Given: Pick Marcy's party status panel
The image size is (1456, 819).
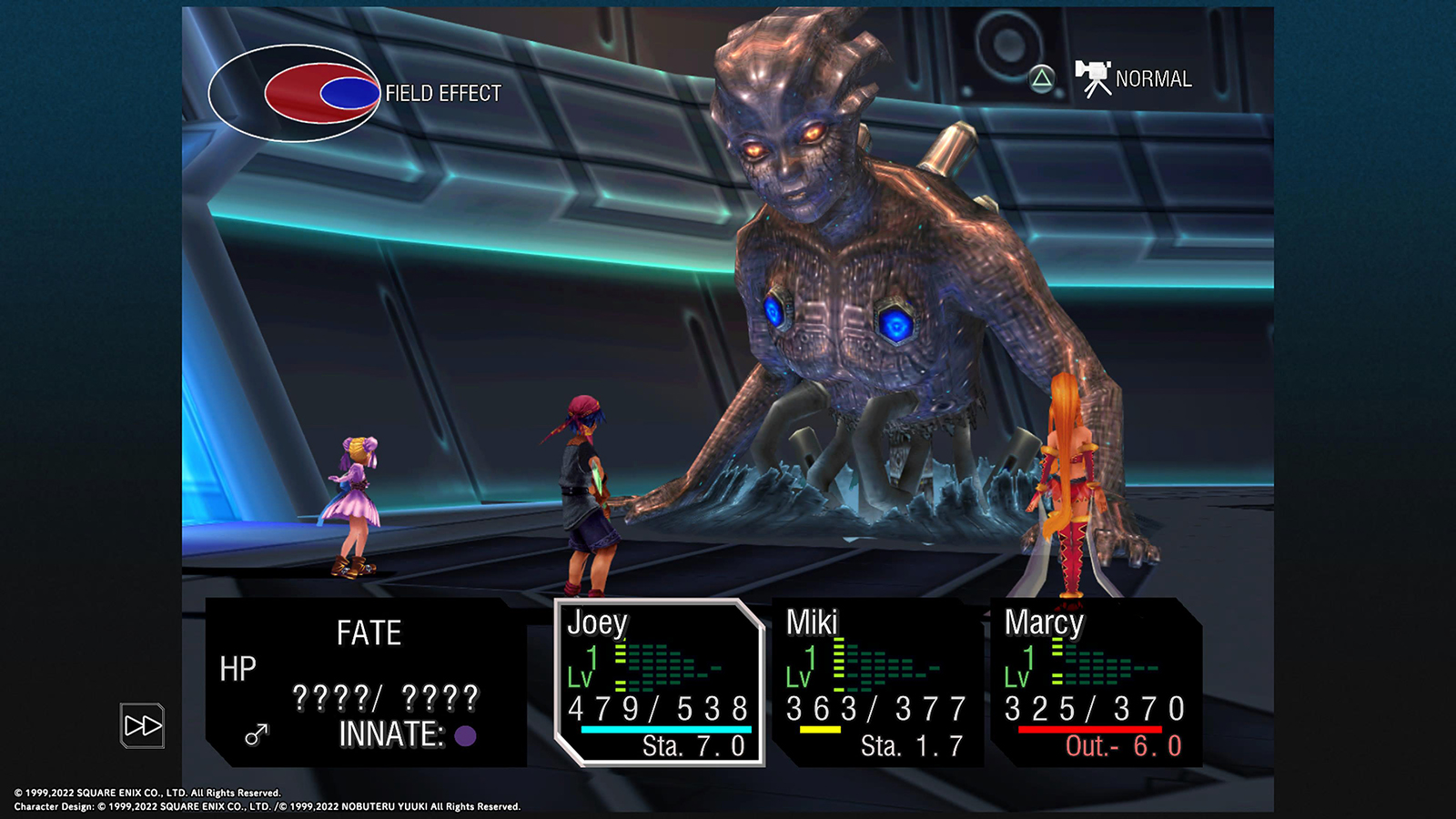Looking at the screenshot, I should pos(1095,682).
